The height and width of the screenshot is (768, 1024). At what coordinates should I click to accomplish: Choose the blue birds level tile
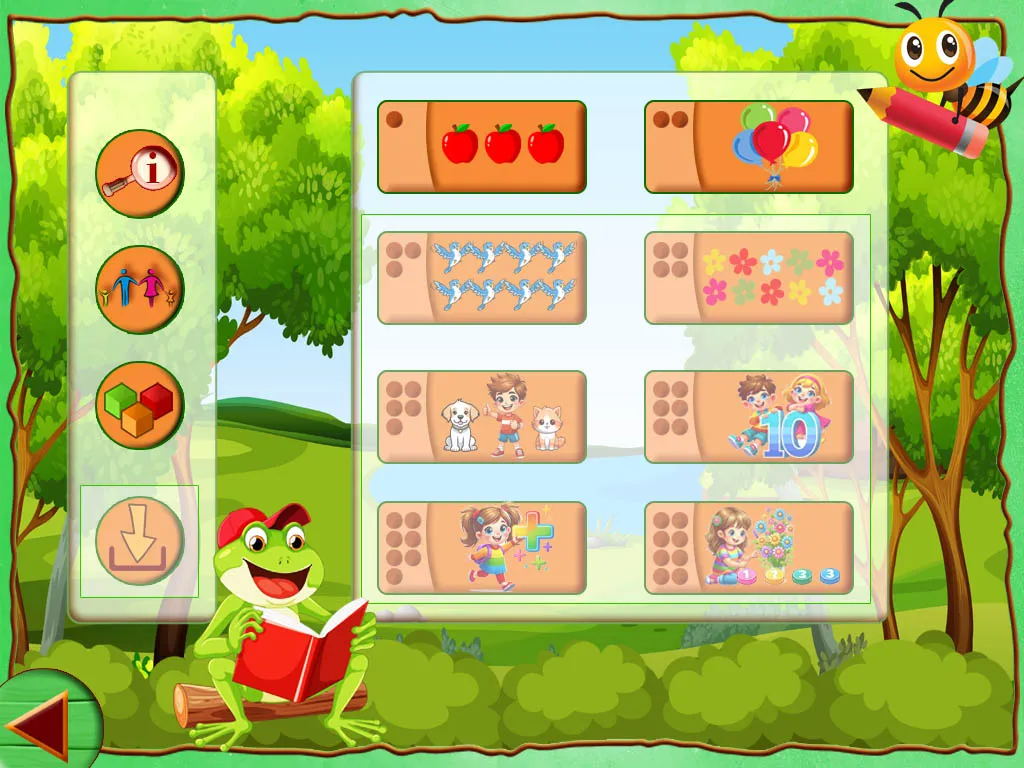tap(481, 278)
